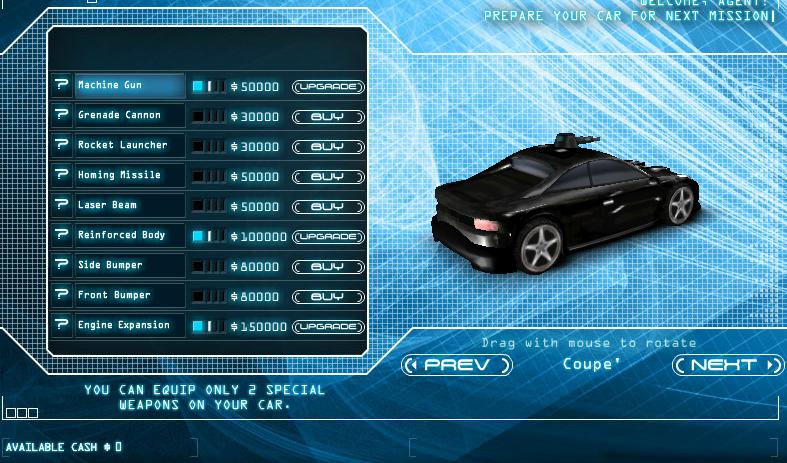
Task: Purchase the Homing Missile
Action: click(x=328, y=177)
